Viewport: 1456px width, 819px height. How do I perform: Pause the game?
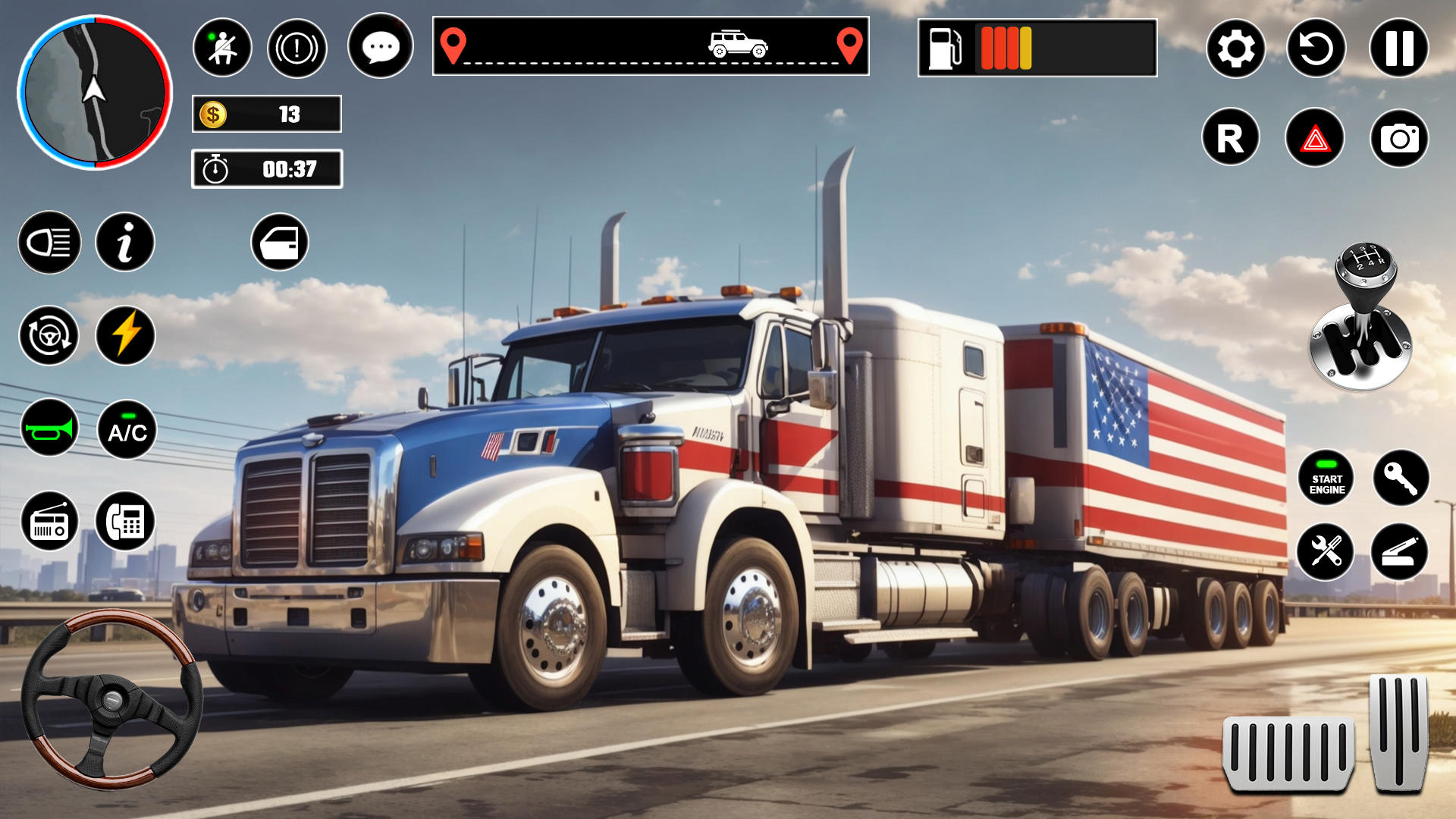pyautogui.click(x=1398, y=49)
